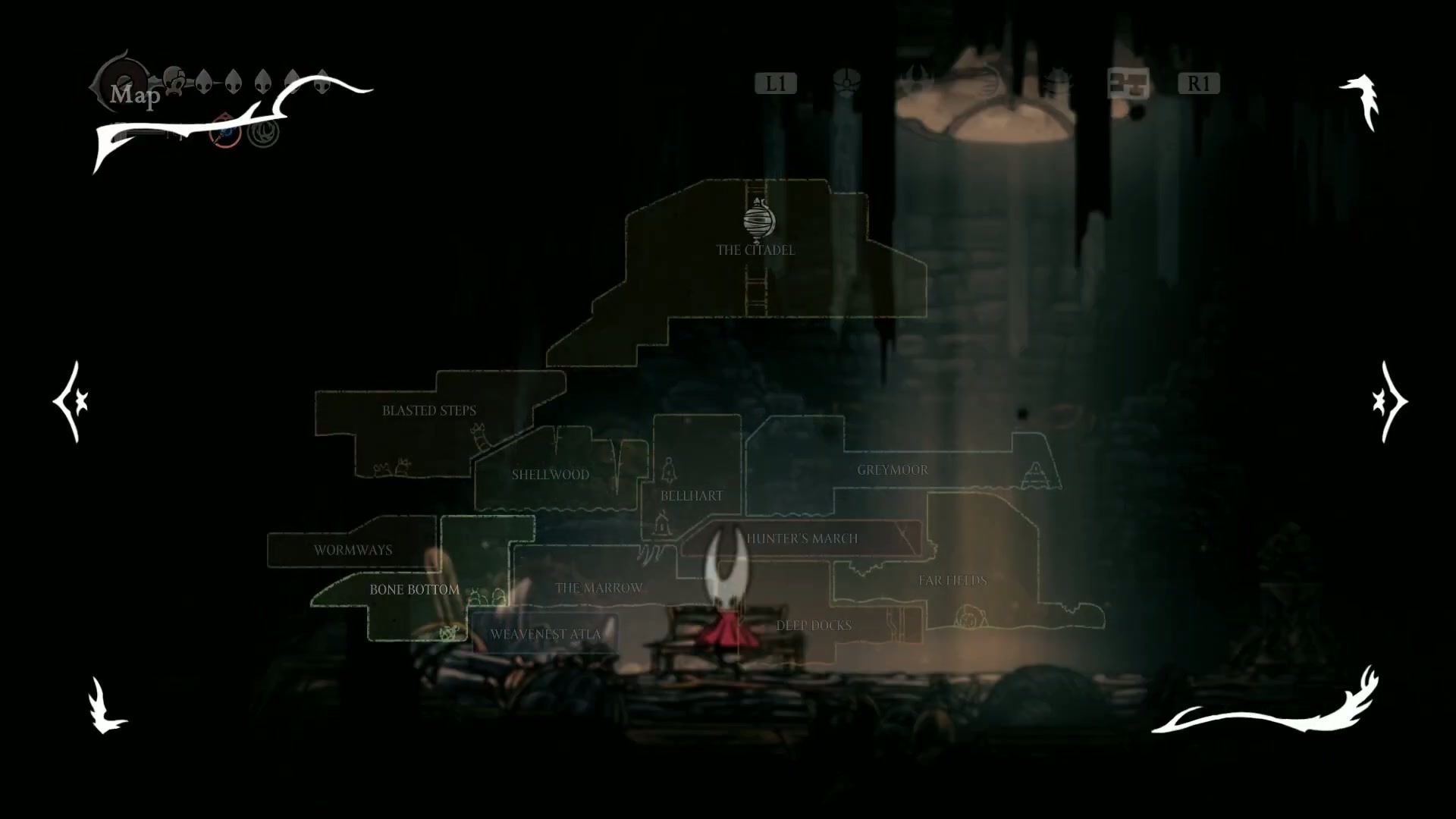Viewport: 1456px width, 819px height.
Task: Select the Greymoor region
Action: pos(893,470)
